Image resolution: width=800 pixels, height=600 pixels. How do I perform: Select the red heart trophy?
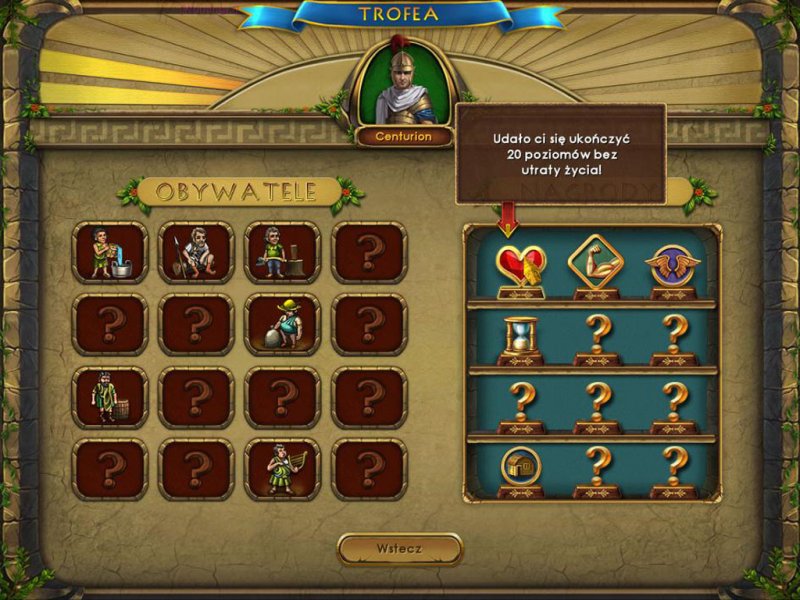click(521, 268)
